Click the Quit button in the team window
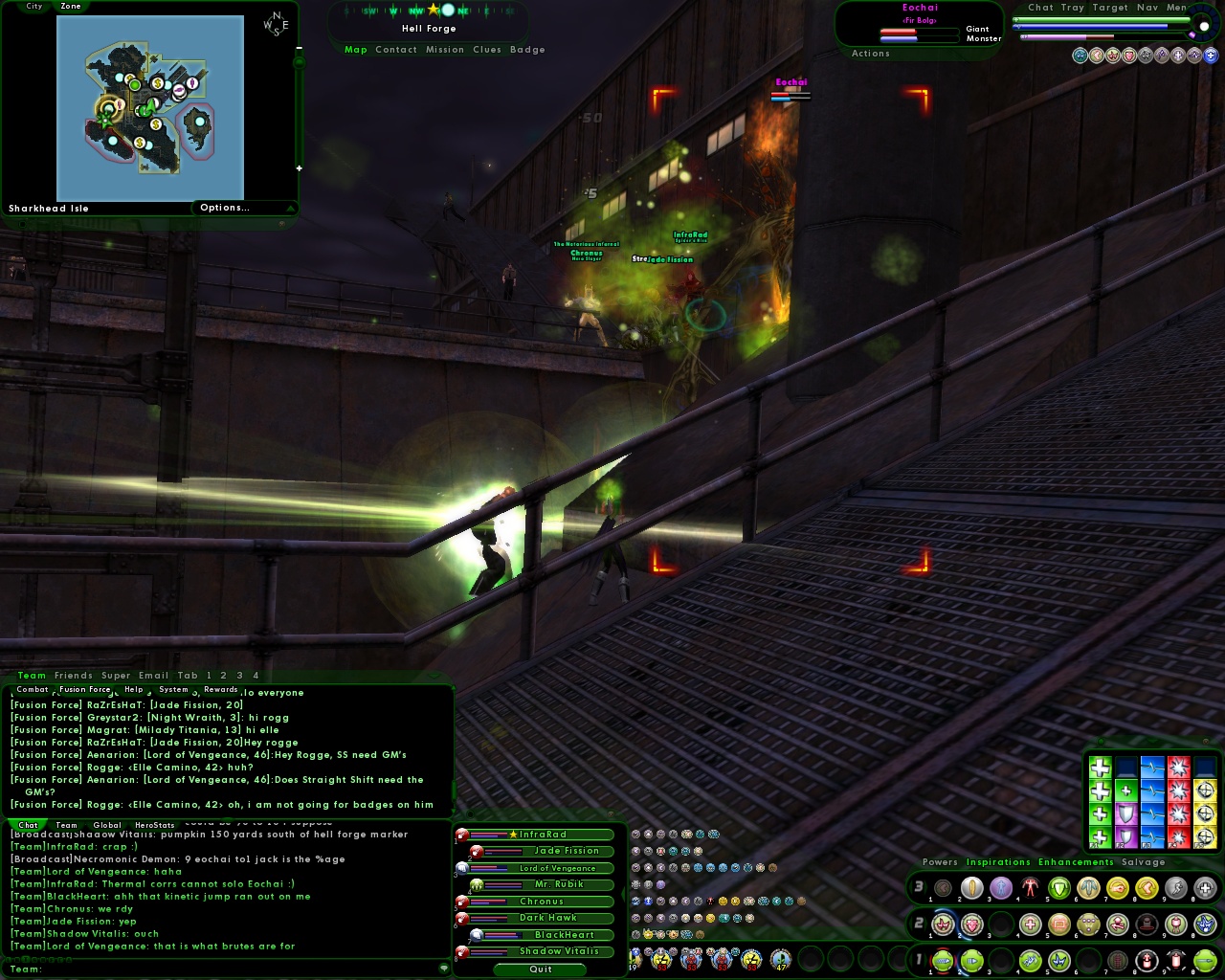 pos(539,969)
